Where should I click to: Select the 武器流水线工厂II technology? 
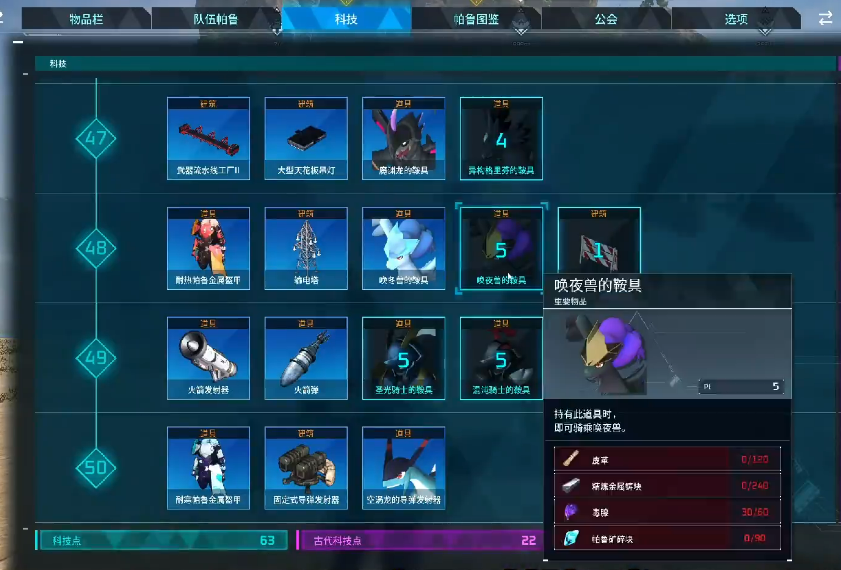click(x=207, y=138)
